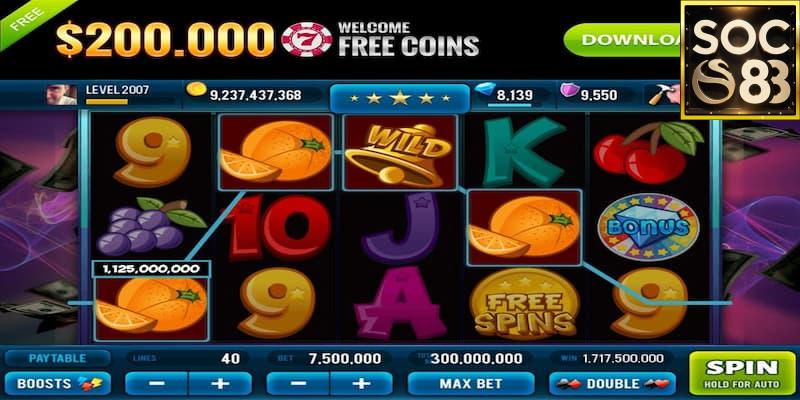Open the five-star rating panel

(399, 98)
